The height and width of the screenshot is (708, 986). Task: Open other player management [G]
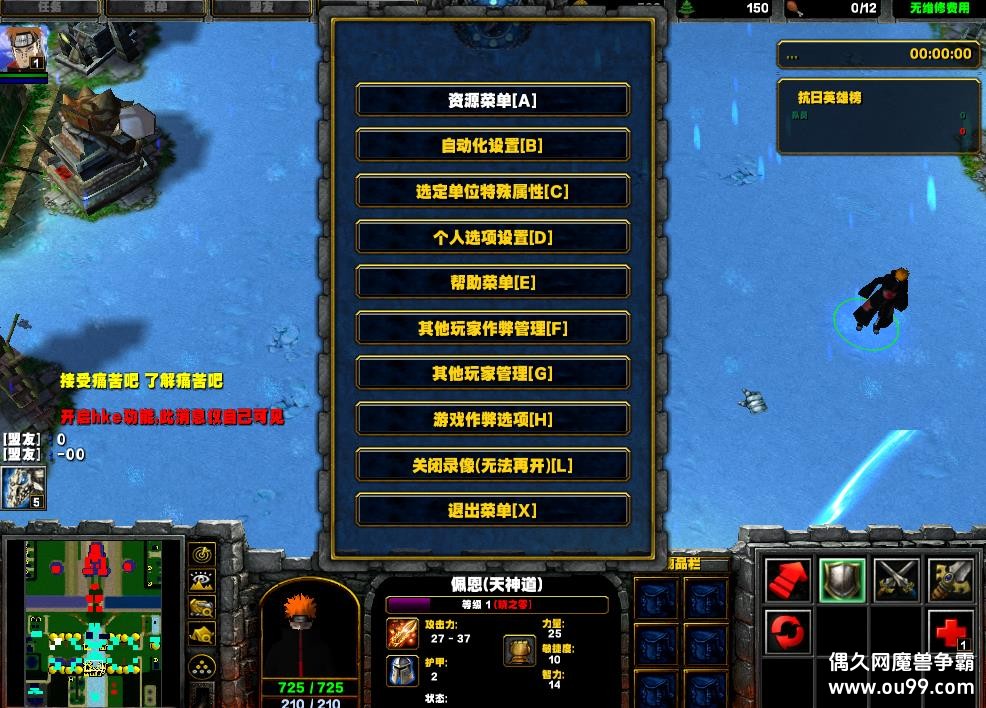point(492,374)
